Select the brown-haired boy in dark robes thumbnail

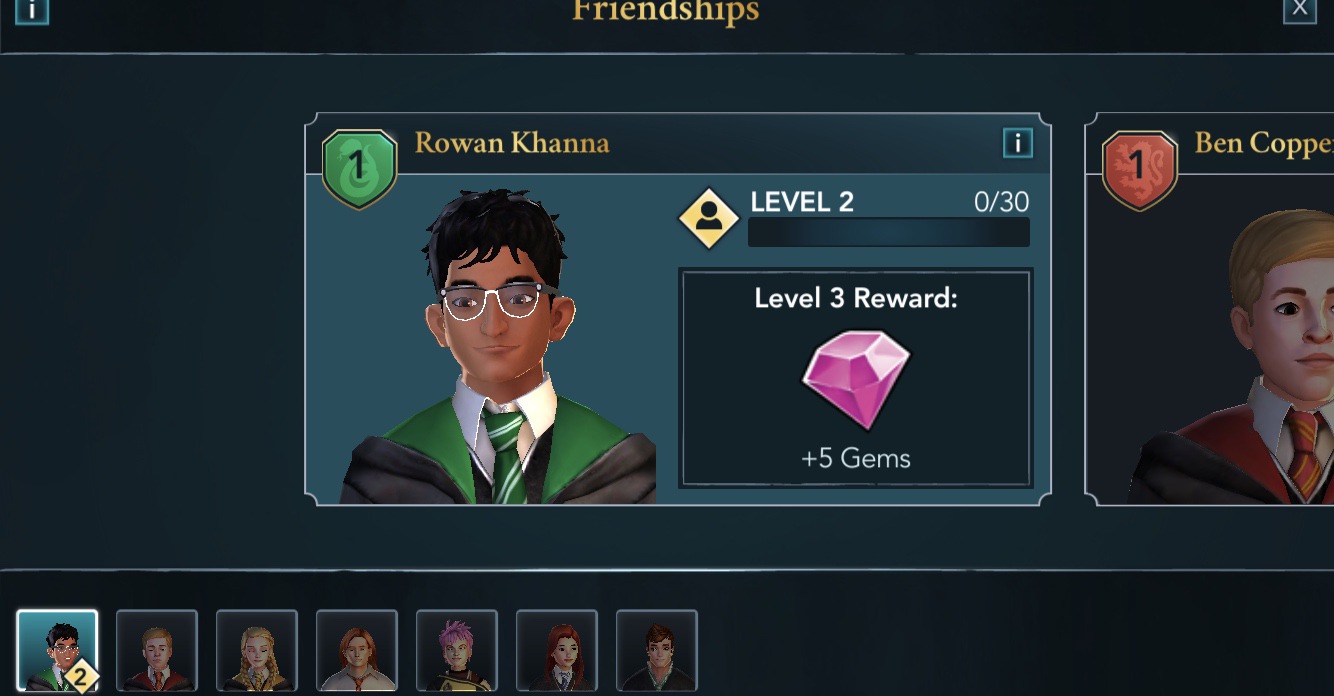pyautogui.click(x=657, y=651)
